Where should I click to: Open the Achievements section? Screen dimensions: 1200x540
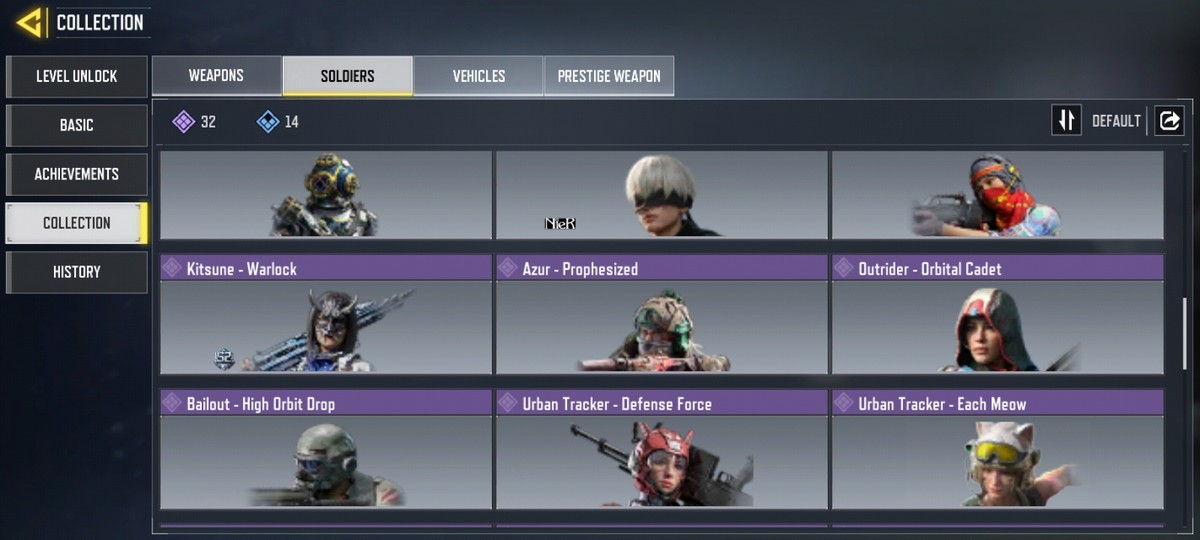point(77,174)
